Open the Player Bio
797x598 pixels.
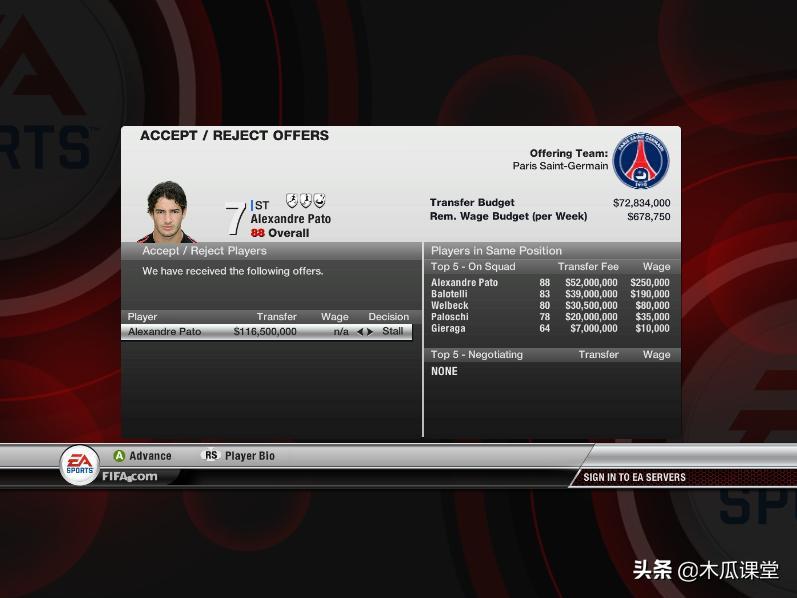click(x=249, y=456)
